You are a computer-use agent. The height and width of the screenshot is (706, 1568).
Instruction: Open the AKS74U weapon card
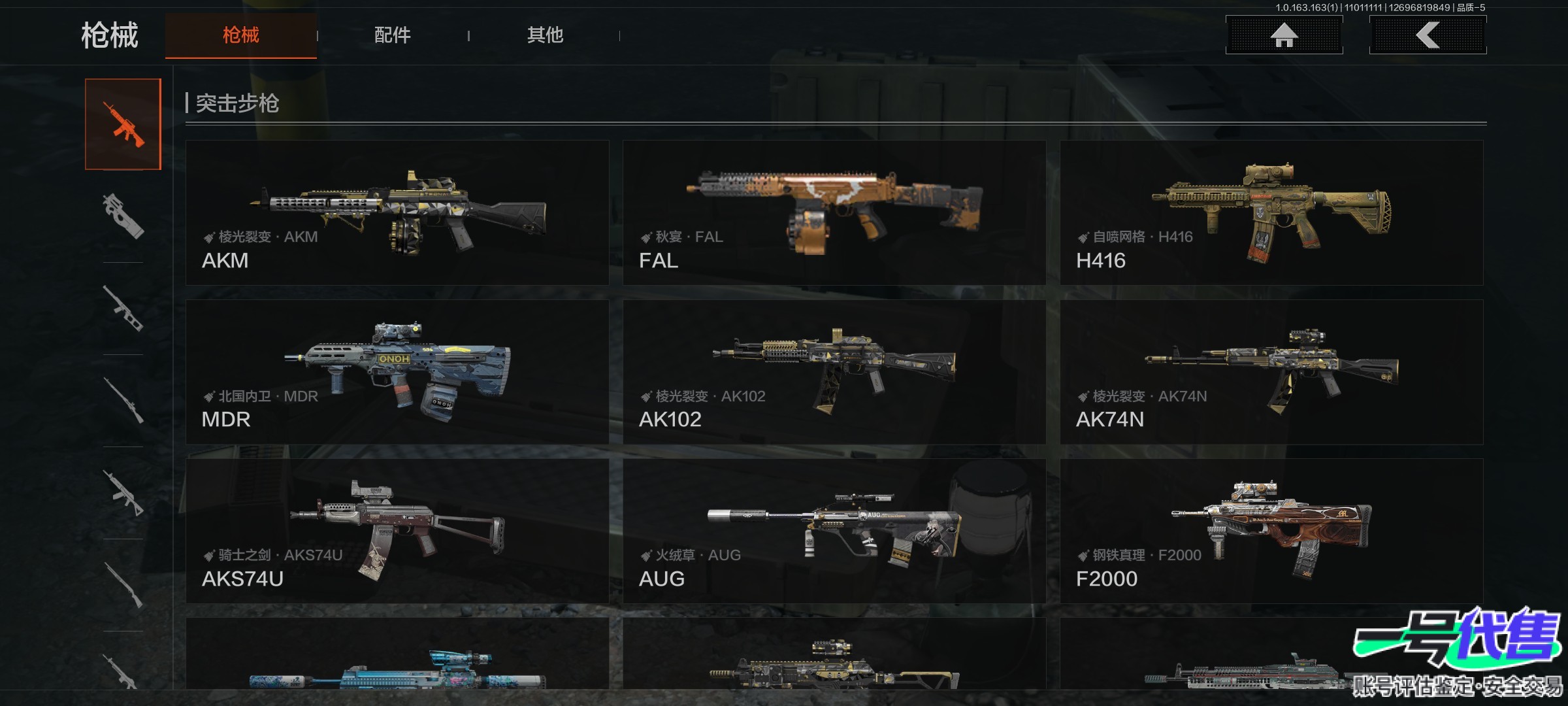click(397, 531)
